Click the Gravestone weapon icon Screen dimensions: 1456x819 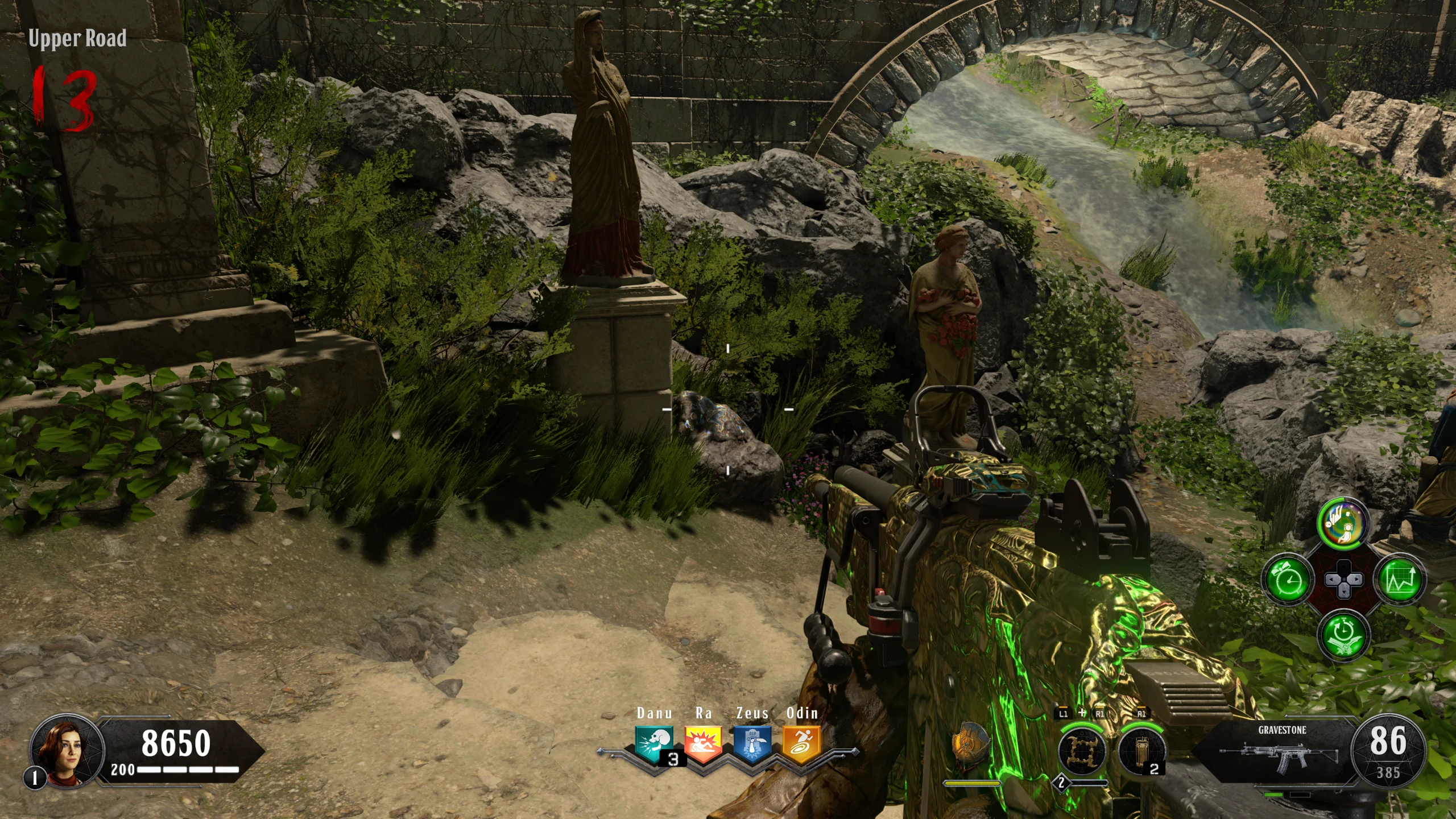click(1278, 754)
